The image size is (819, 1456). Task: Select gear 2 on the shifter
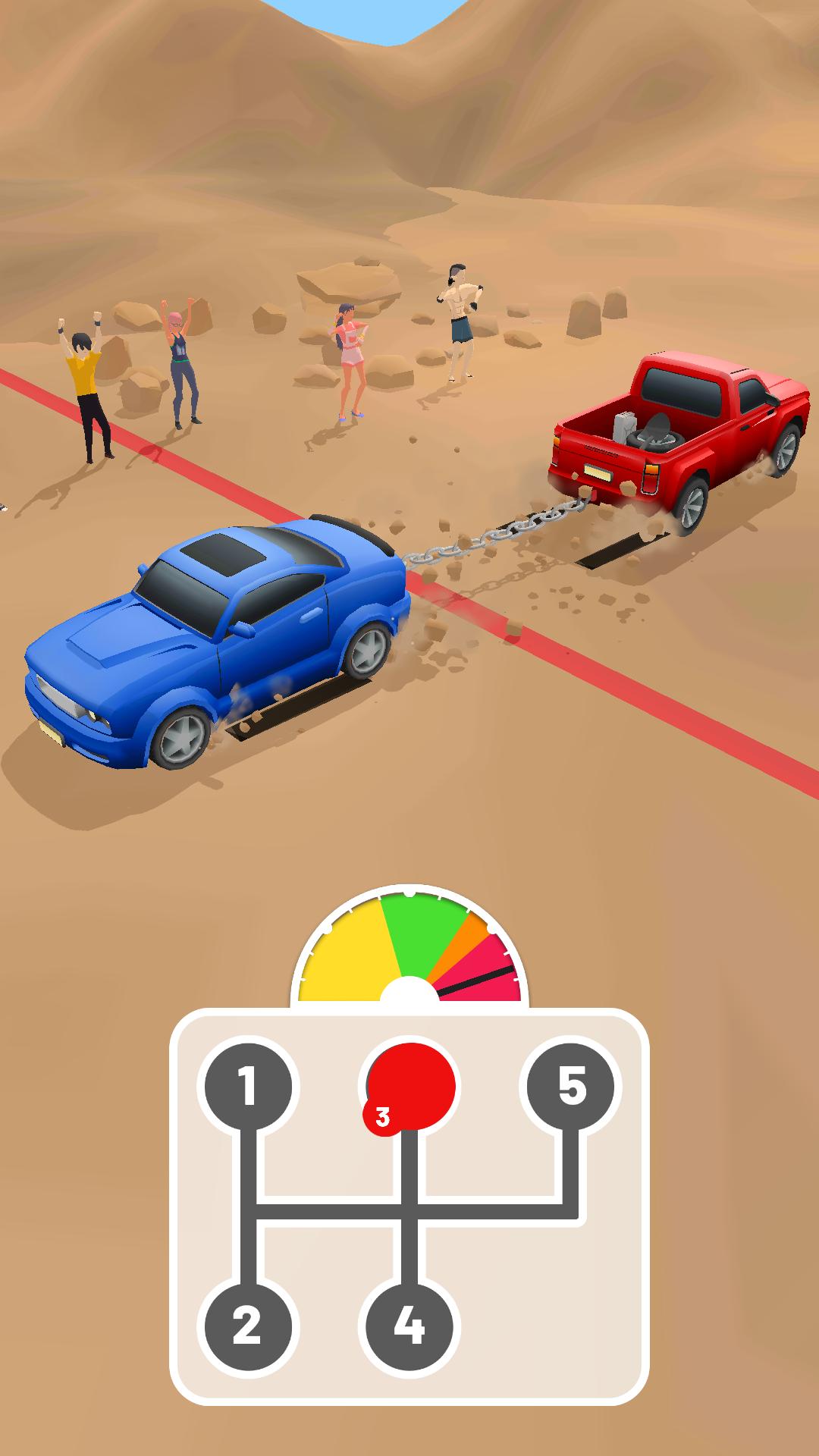pos(245,1326)
